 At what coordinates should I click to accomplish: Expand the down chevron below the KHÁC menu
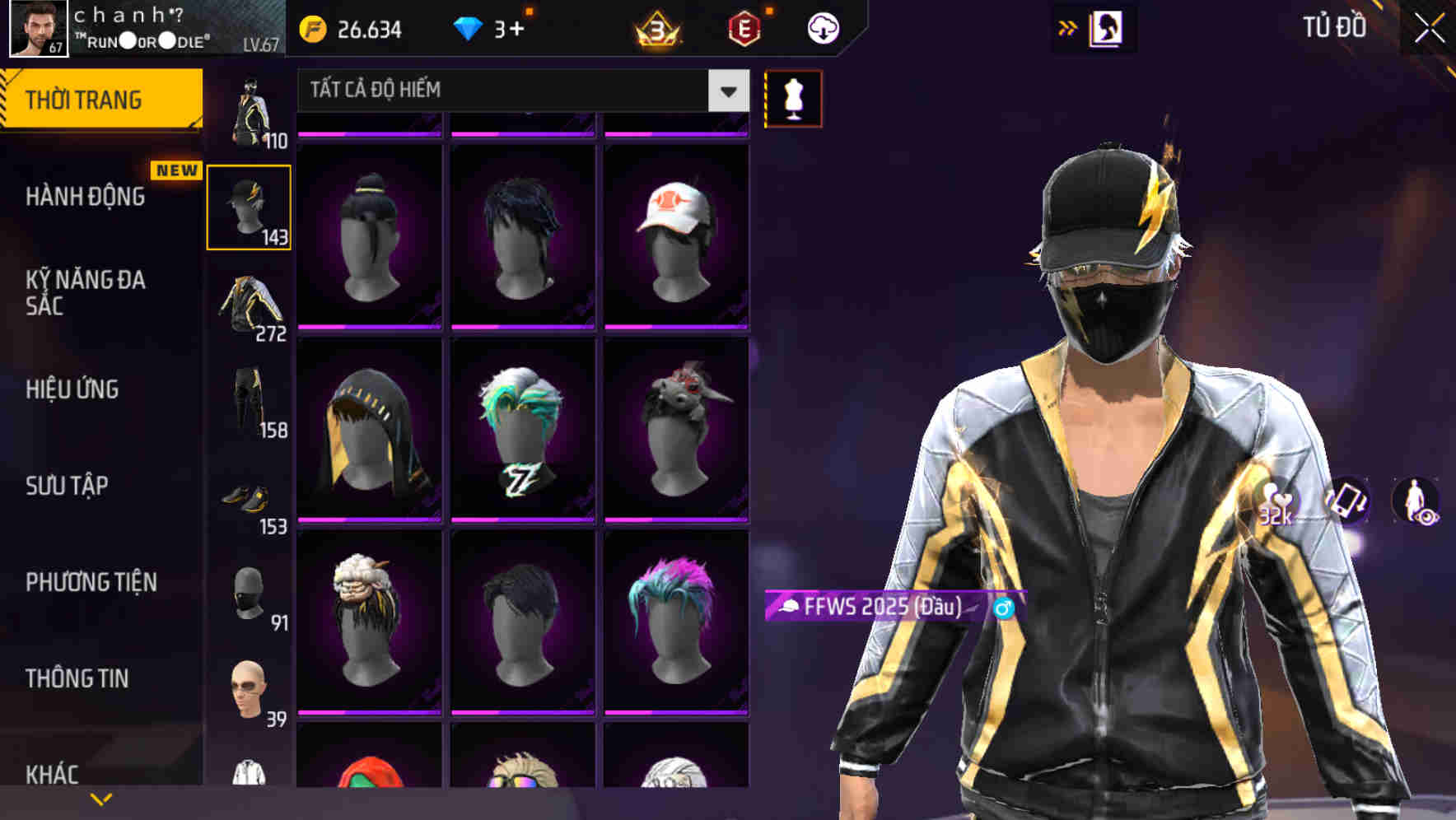[101, 798]
